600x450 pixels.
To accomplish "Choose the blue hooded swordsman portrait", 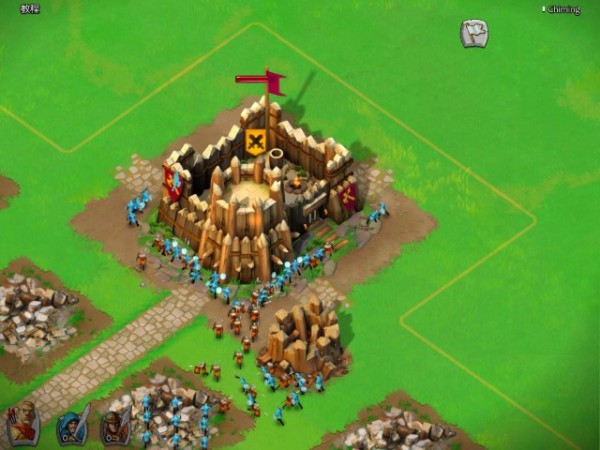I will 72,425.
